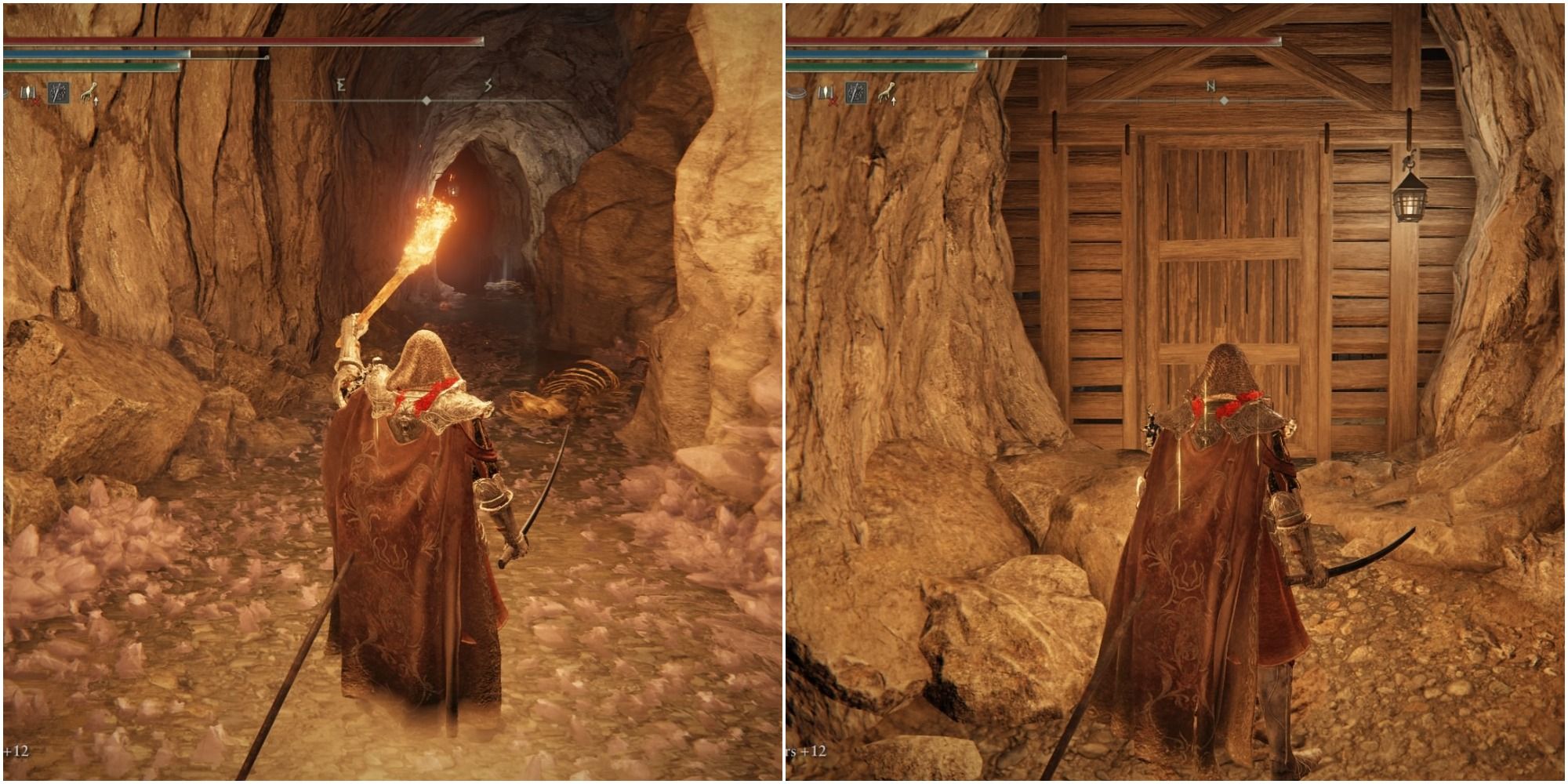
Task: Click the golden hand buff icon
Action: [x=88, y=92]
